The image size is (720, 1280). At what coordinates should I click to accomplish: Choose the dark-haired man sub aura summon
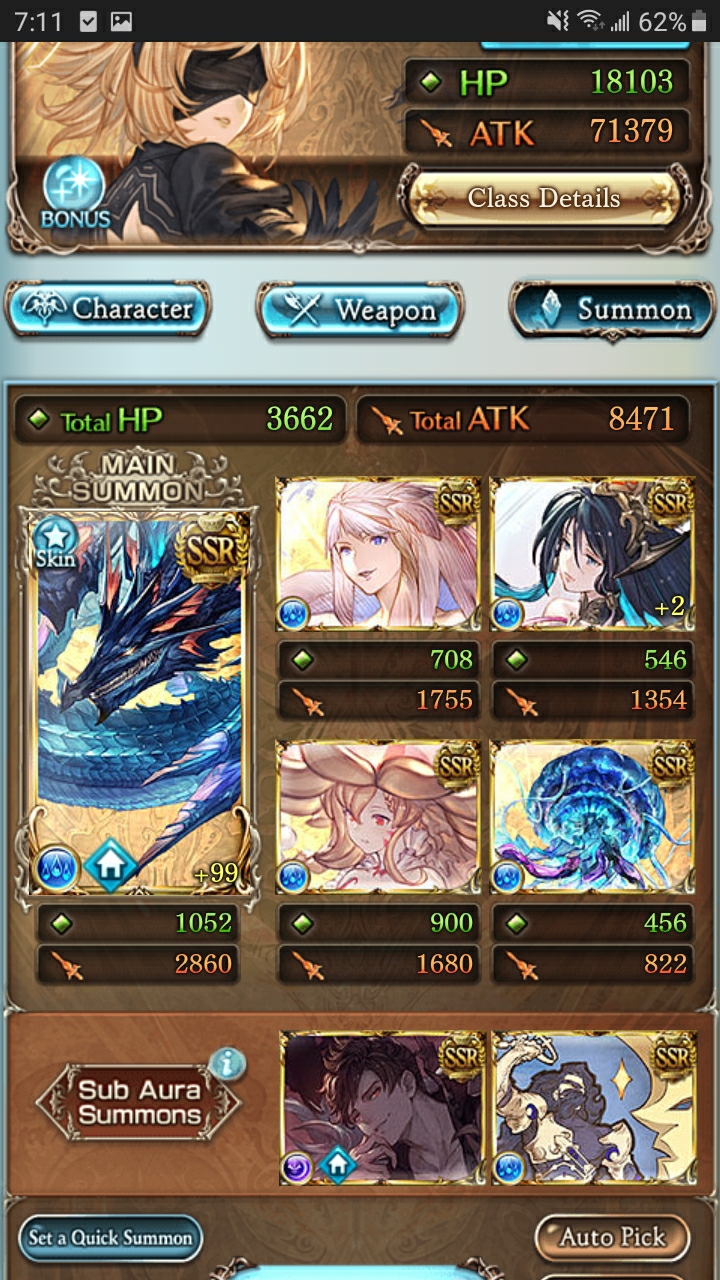click(x=381, y=1108)
